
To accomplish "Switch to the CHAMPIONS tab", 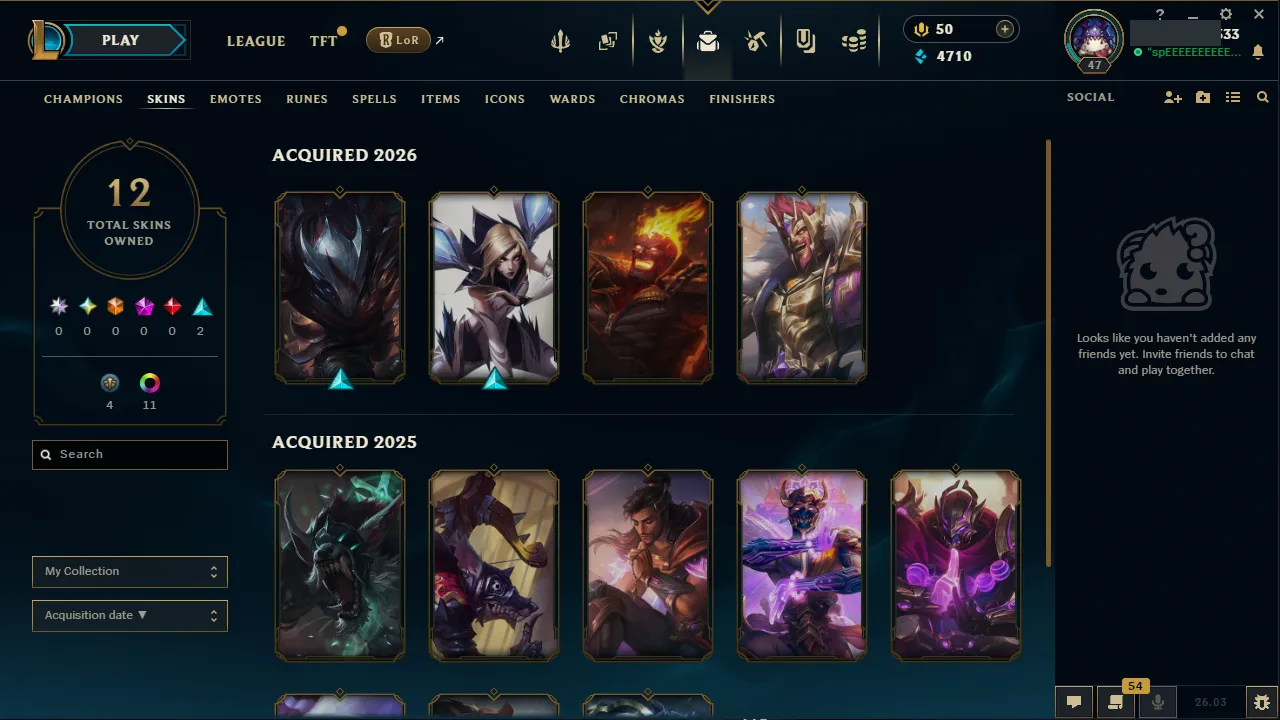I will pyautogui.click(x=83, y=99).
